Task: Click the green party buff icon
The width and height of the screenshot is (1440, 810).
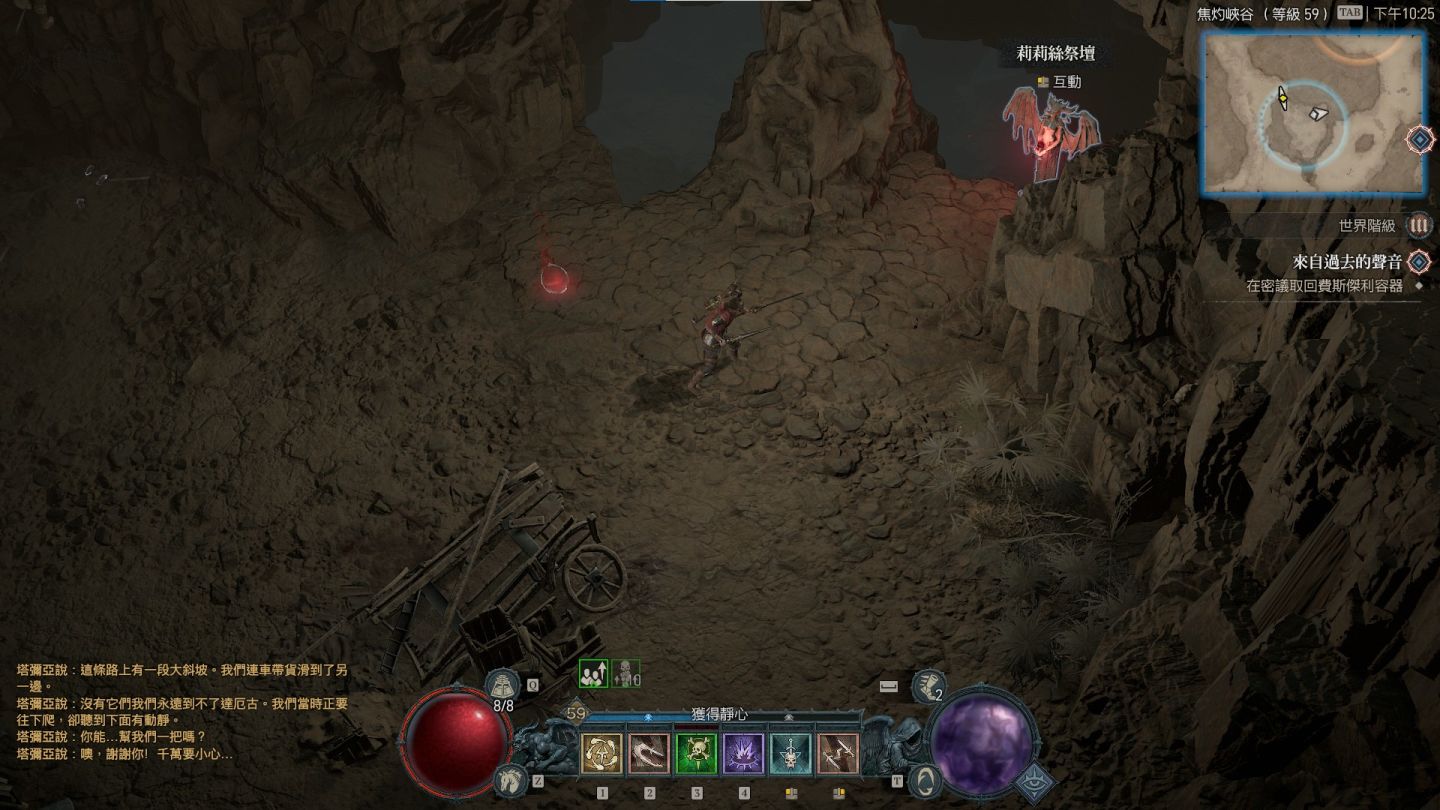Action: (594, 674)
